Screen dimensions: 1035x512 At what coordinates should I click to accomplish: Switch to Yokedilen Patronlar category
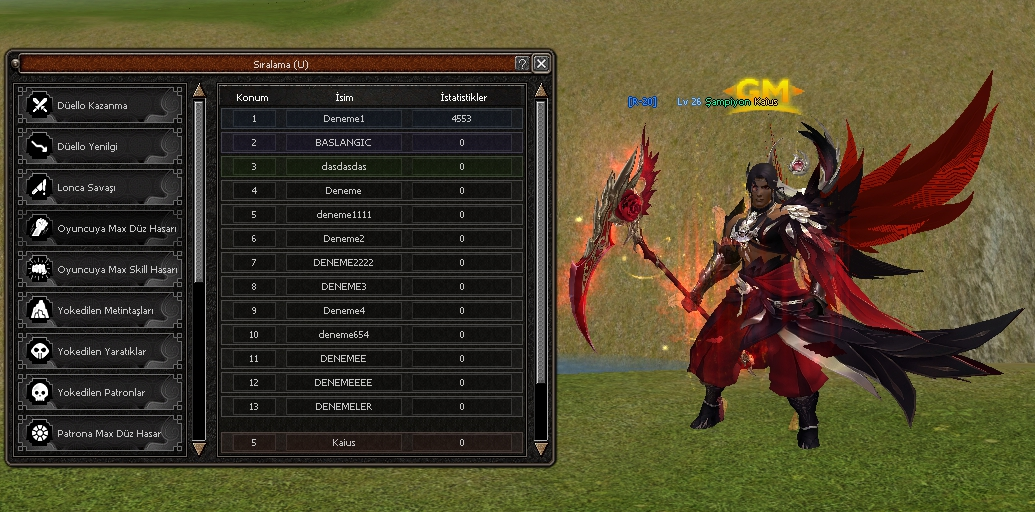tap(102, 392)
